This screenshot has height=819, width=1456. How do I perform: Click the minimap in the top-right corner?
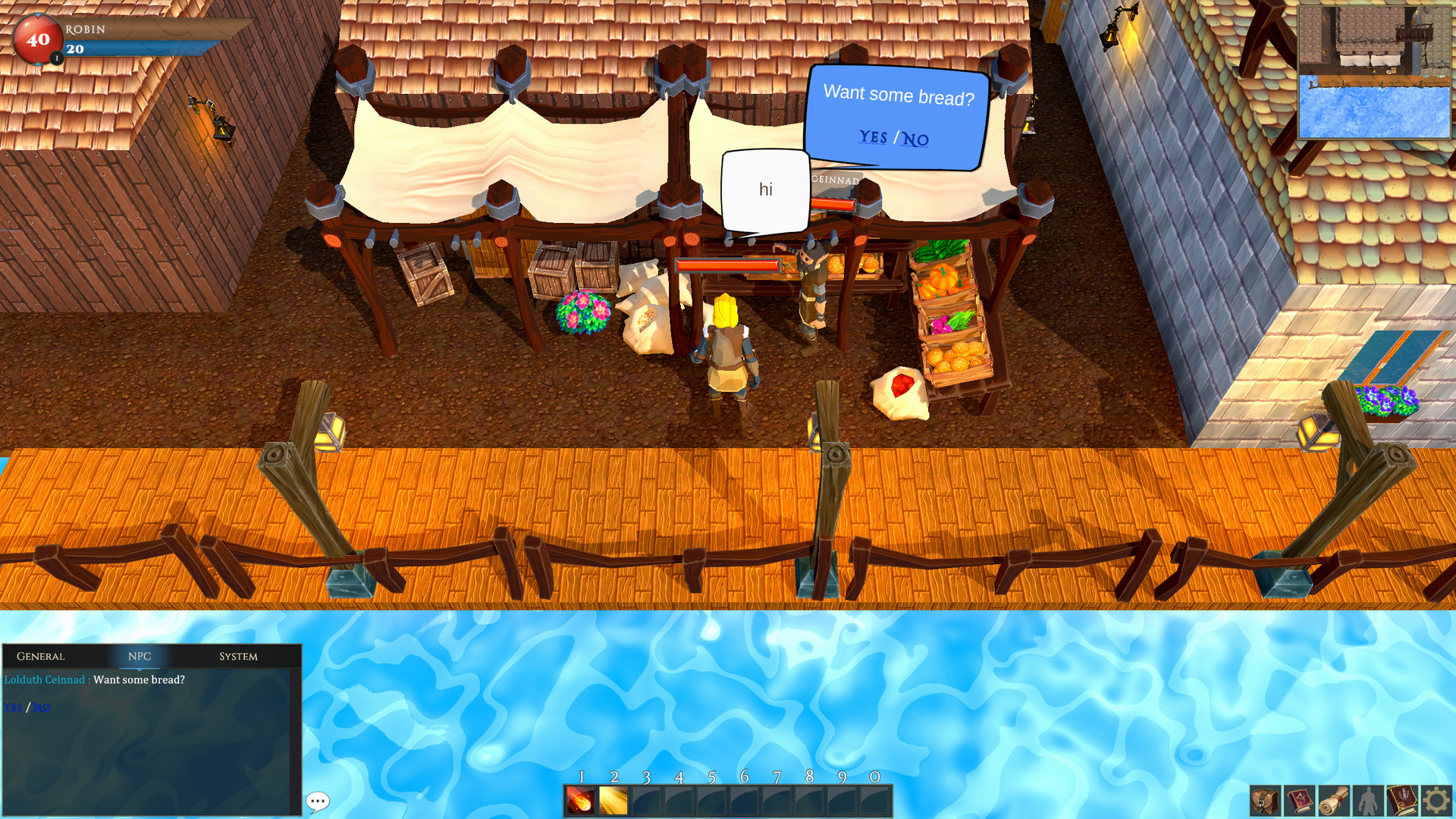click(x=1374, y=72)
